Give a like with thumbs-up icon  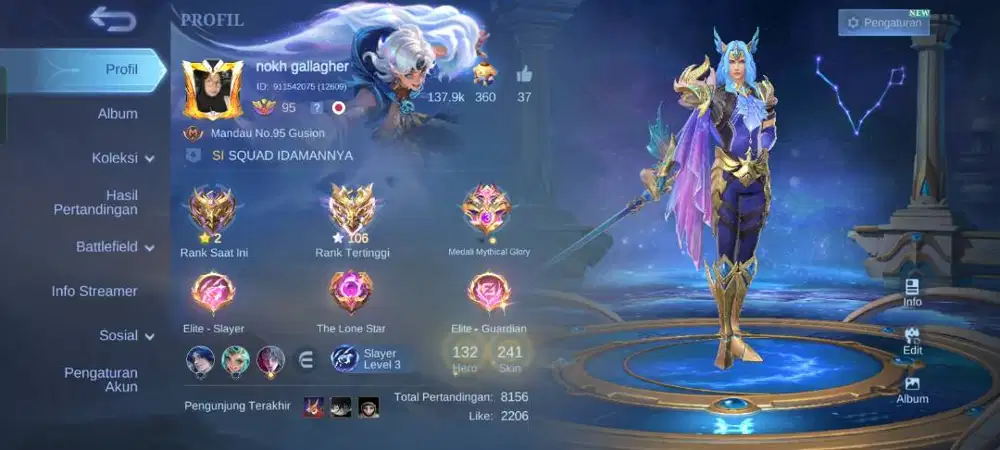pyautogui.click(x=524, y=75)
